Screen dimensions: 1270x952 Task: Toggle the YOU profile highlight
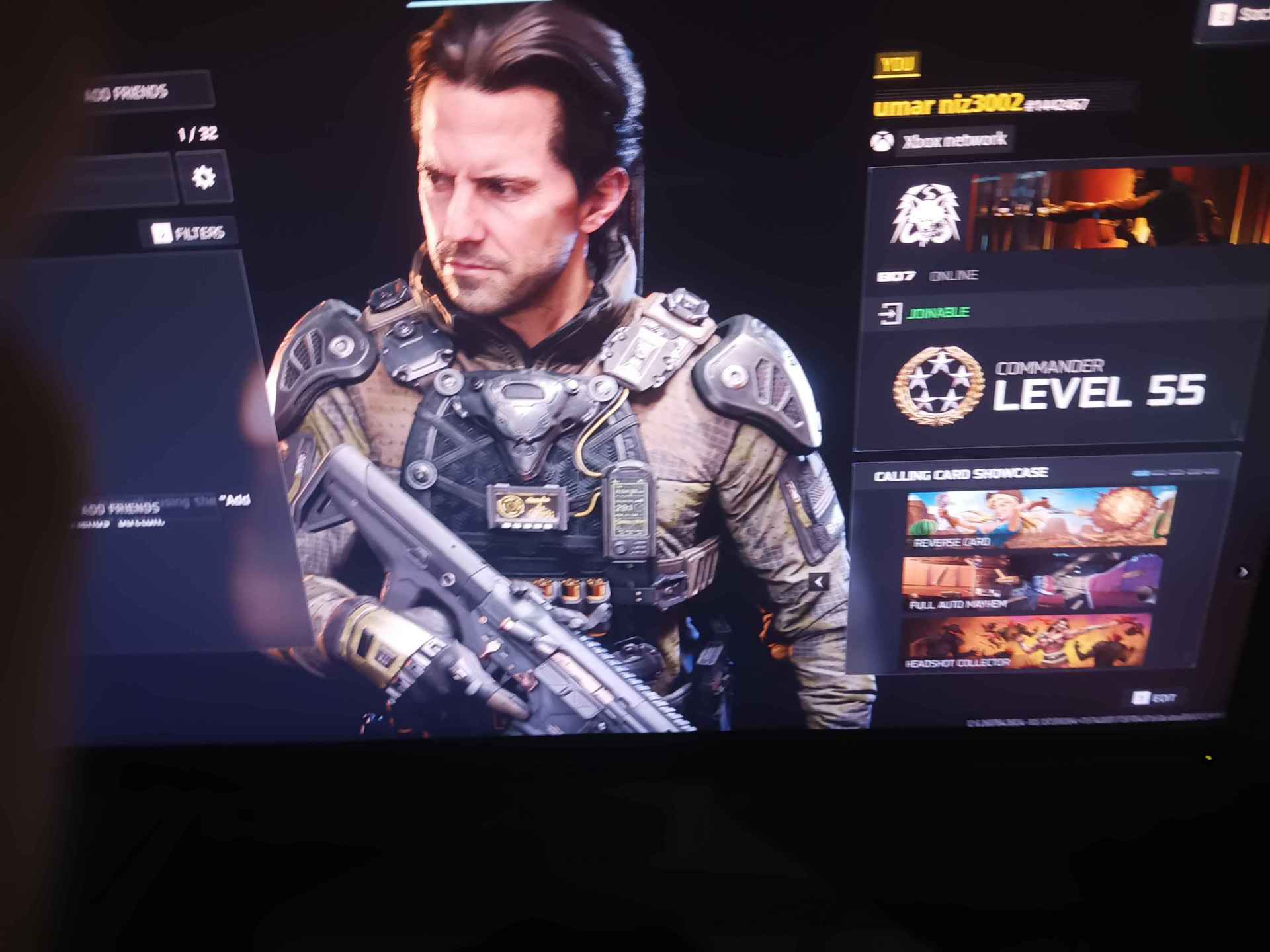pos(898,63)
